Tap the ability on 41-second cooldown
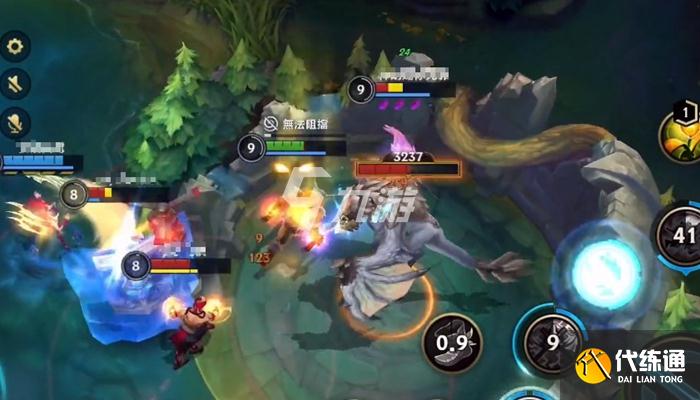 point(681,236)
